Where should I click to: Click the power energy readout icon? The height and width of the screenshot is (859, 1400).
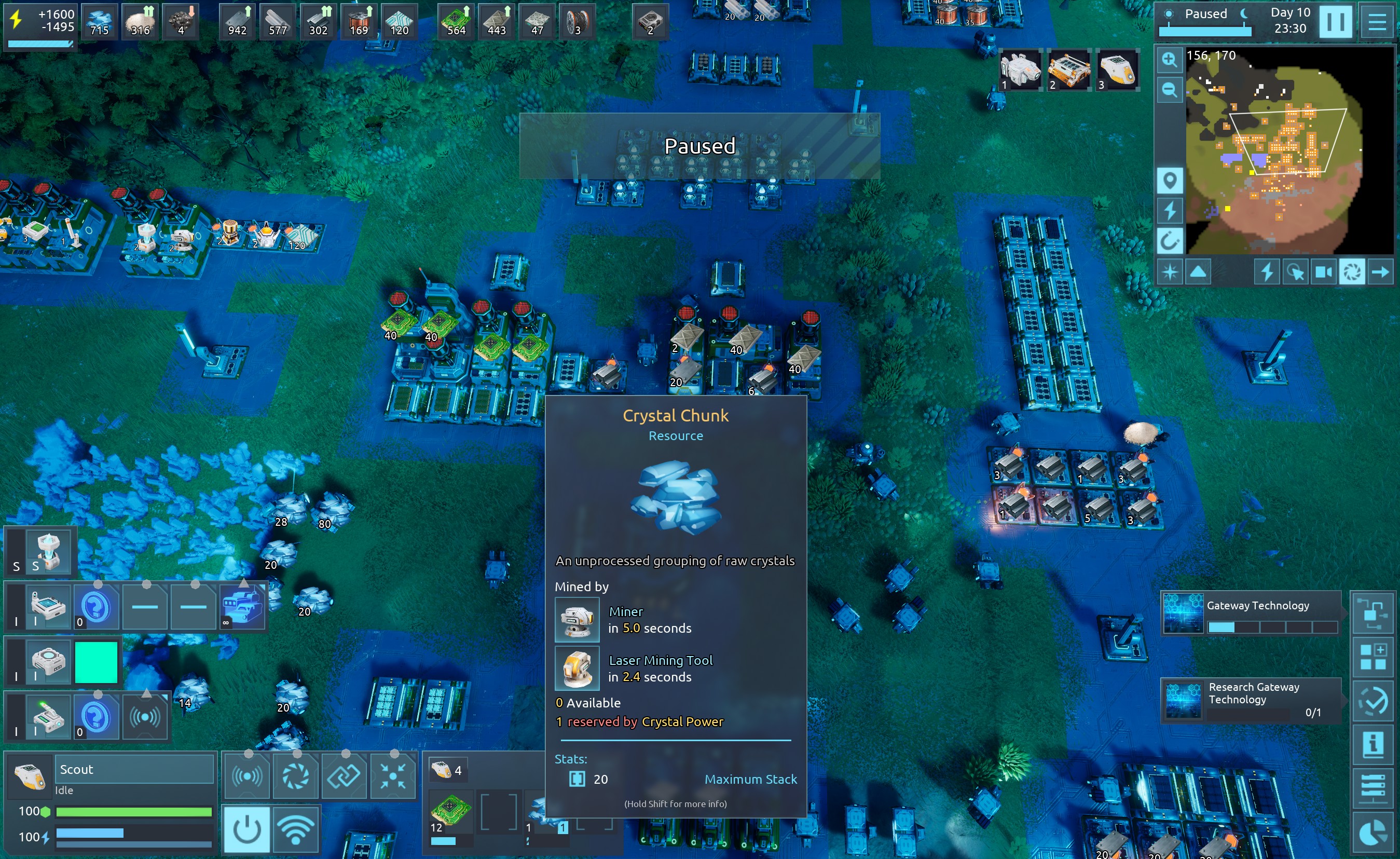(x=17, y=20)
